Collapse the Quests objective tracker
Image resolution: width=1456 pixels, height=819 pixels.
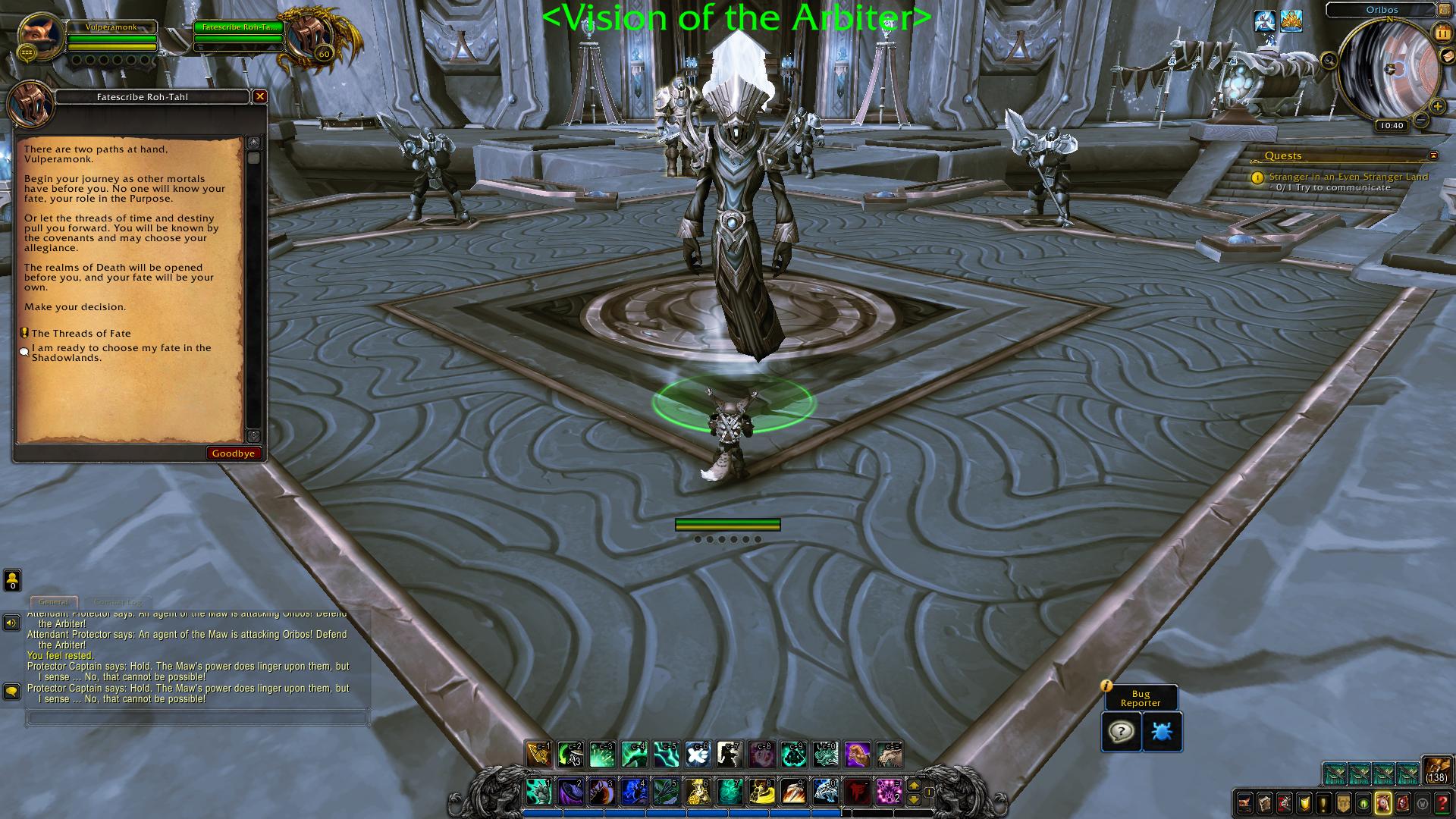click(1433, 155)
